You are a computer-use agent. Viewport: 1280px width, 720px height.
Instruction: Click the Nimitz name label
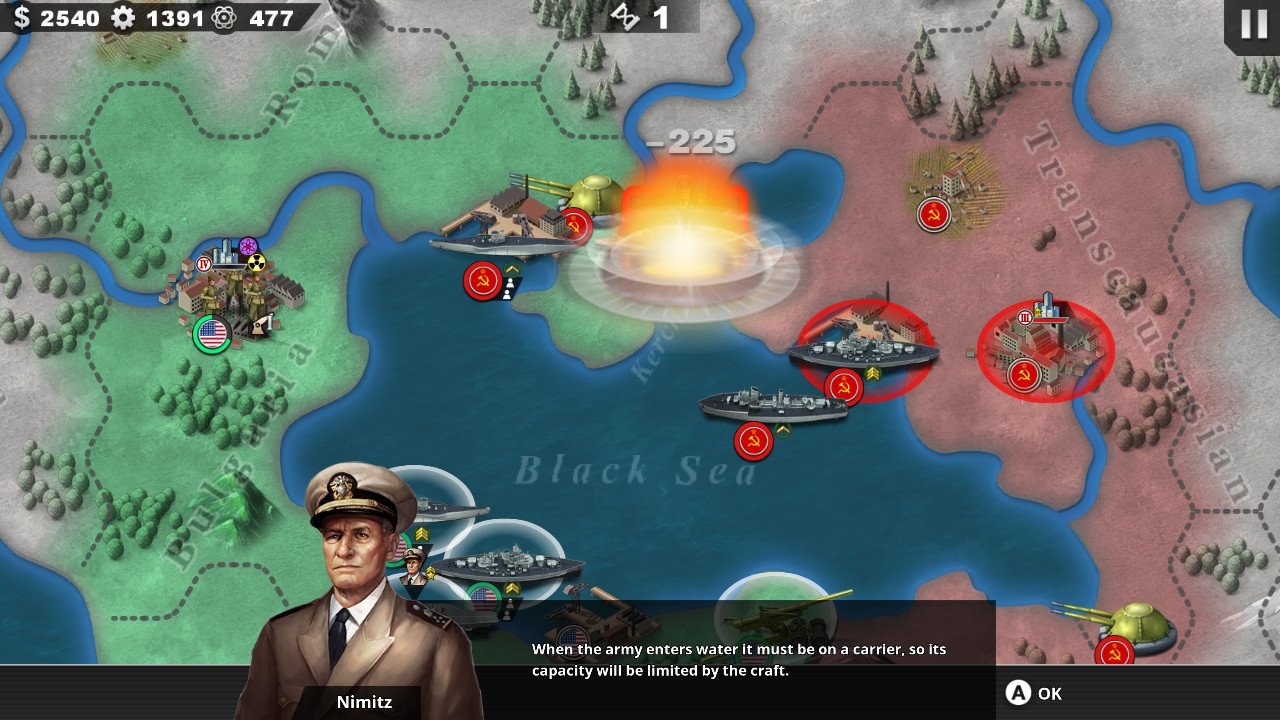(x=365, y=701)
